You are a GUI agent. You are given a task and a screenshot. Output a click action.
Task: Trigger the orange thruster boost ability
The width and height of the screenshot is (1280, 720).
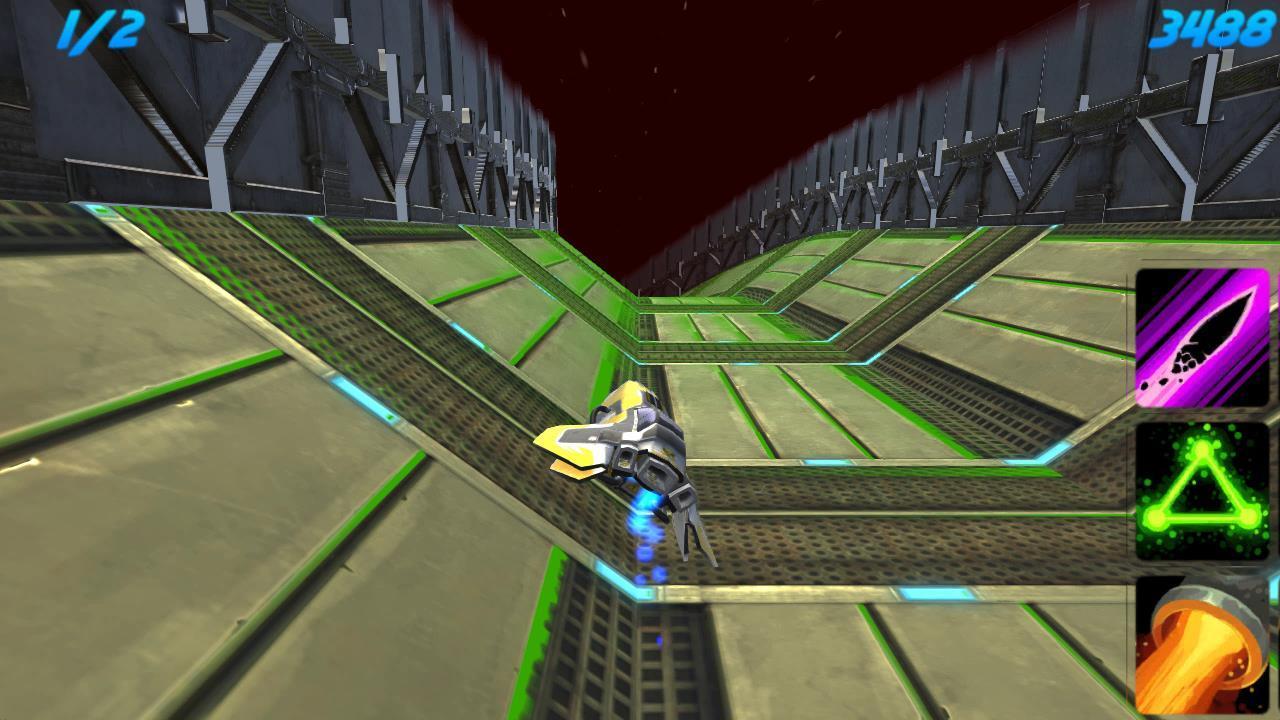pos(1202,645)
